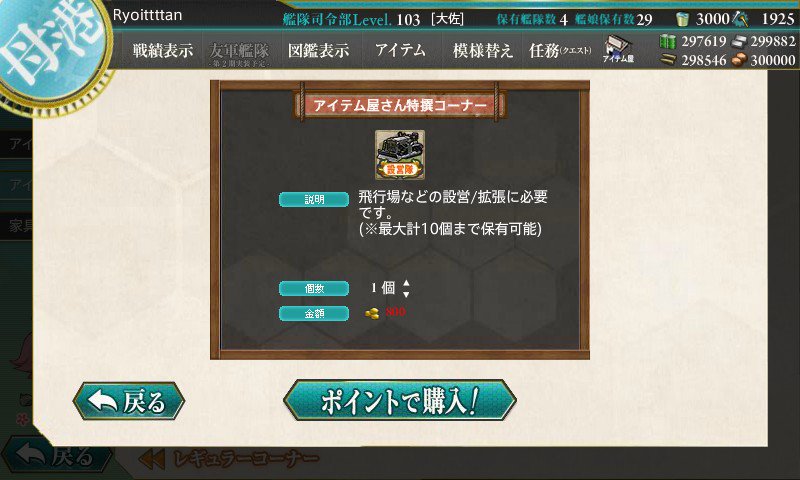
Task: Buy the item with ポイントで購入!
Action: pyautogui.click(x=399, y=400)
